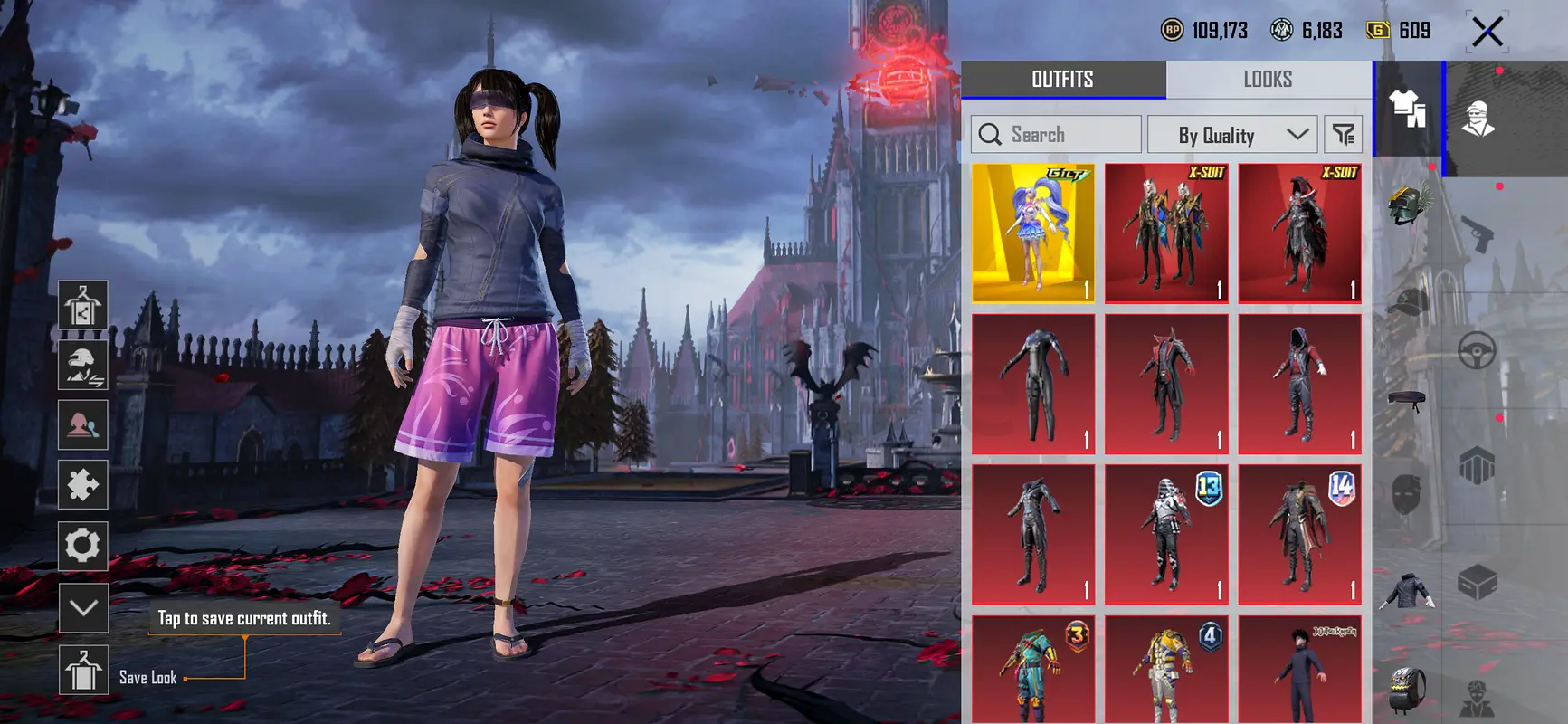Open the outfit filter button
1568x724 pixels.
1343,135
